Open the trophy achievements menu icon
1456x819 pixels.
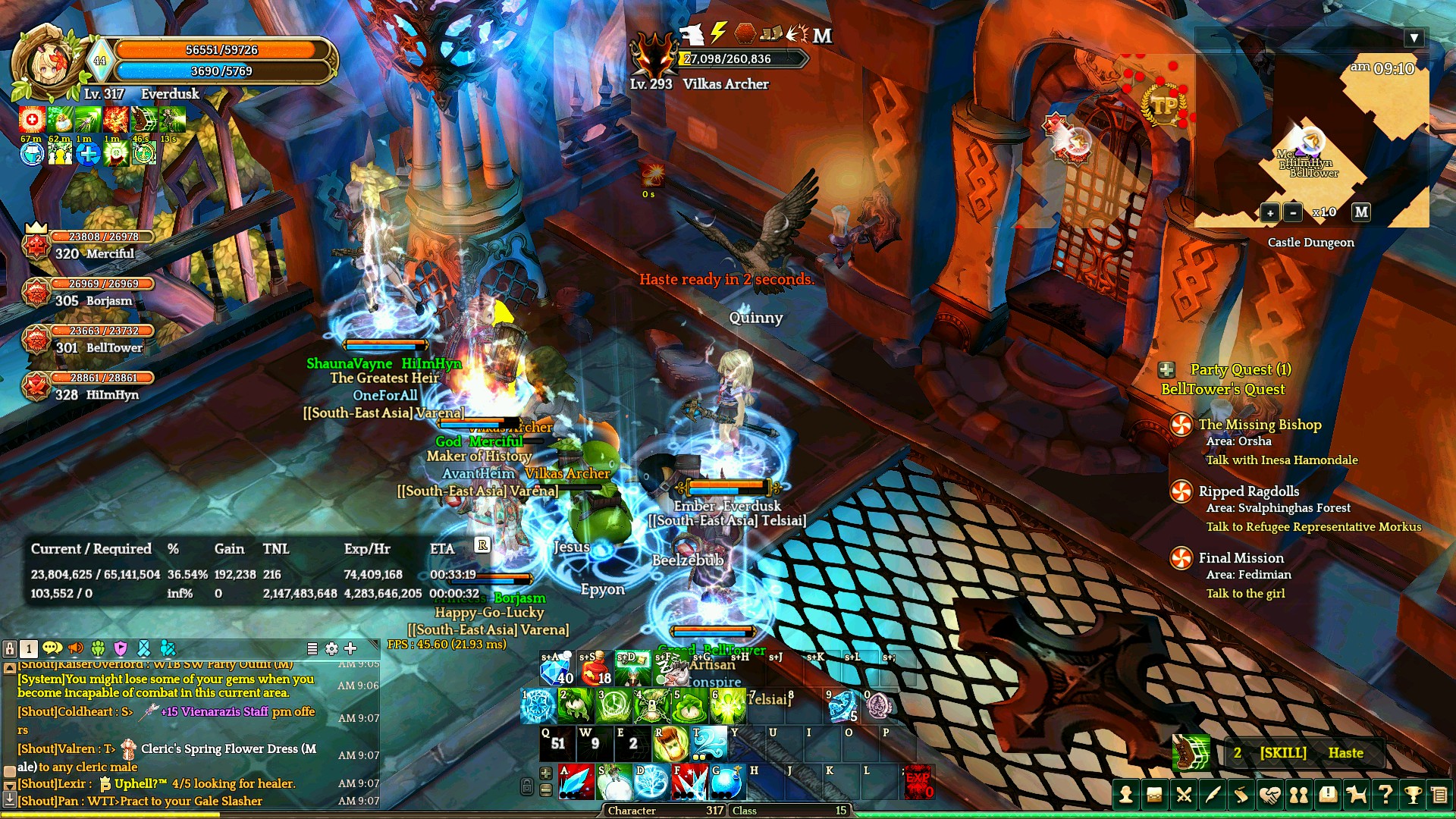point(1413,795)
